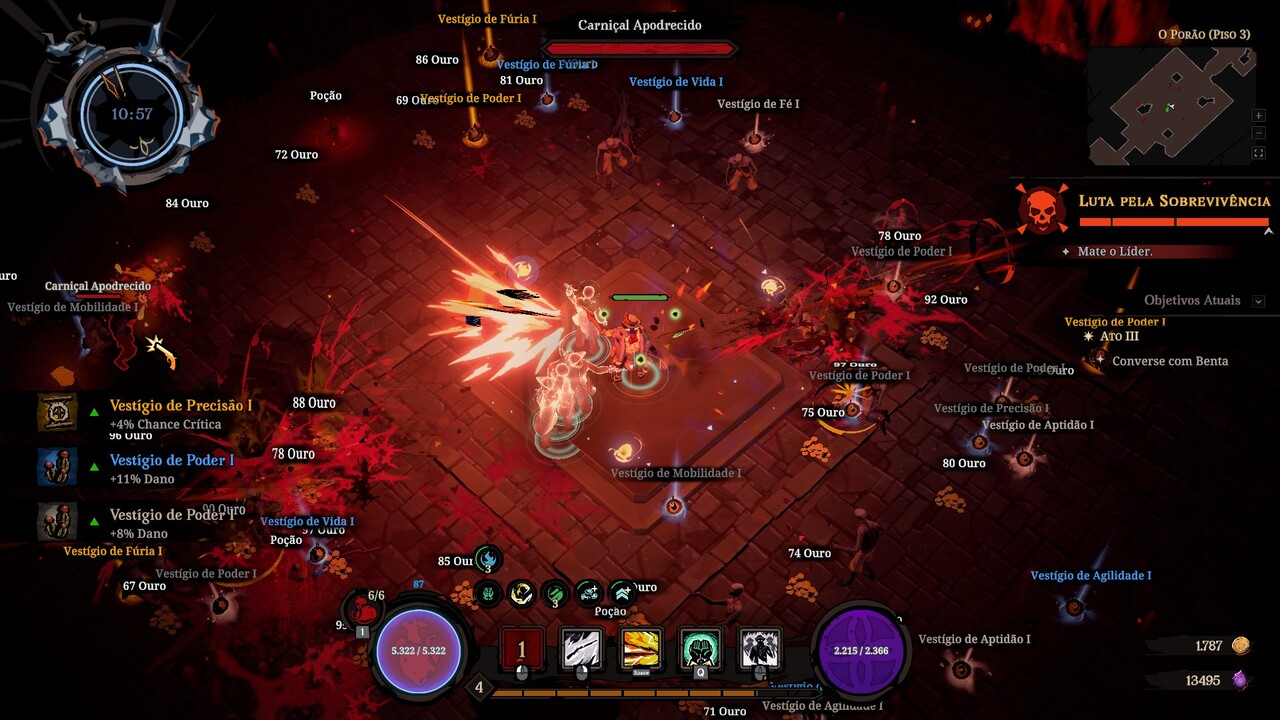The width and height of the screenshot is (1280, 720).
Task: Click the gold coin currency icon
Action: pyautogui.click(x=1240, y=646)
